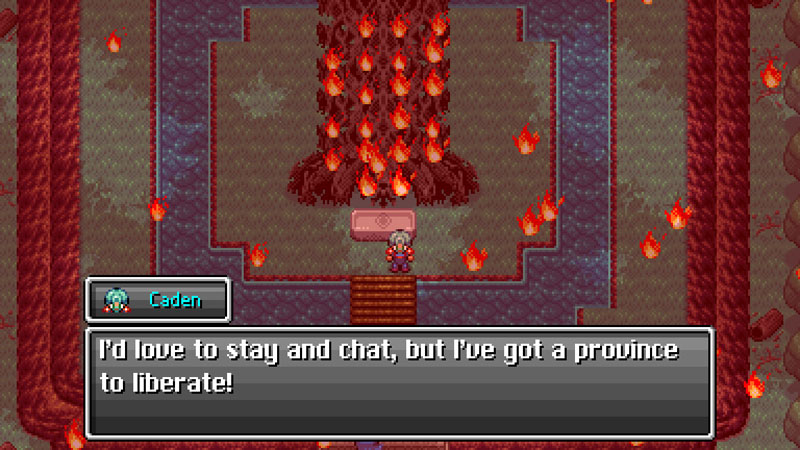Click Caden's speaker name plate

158,300
